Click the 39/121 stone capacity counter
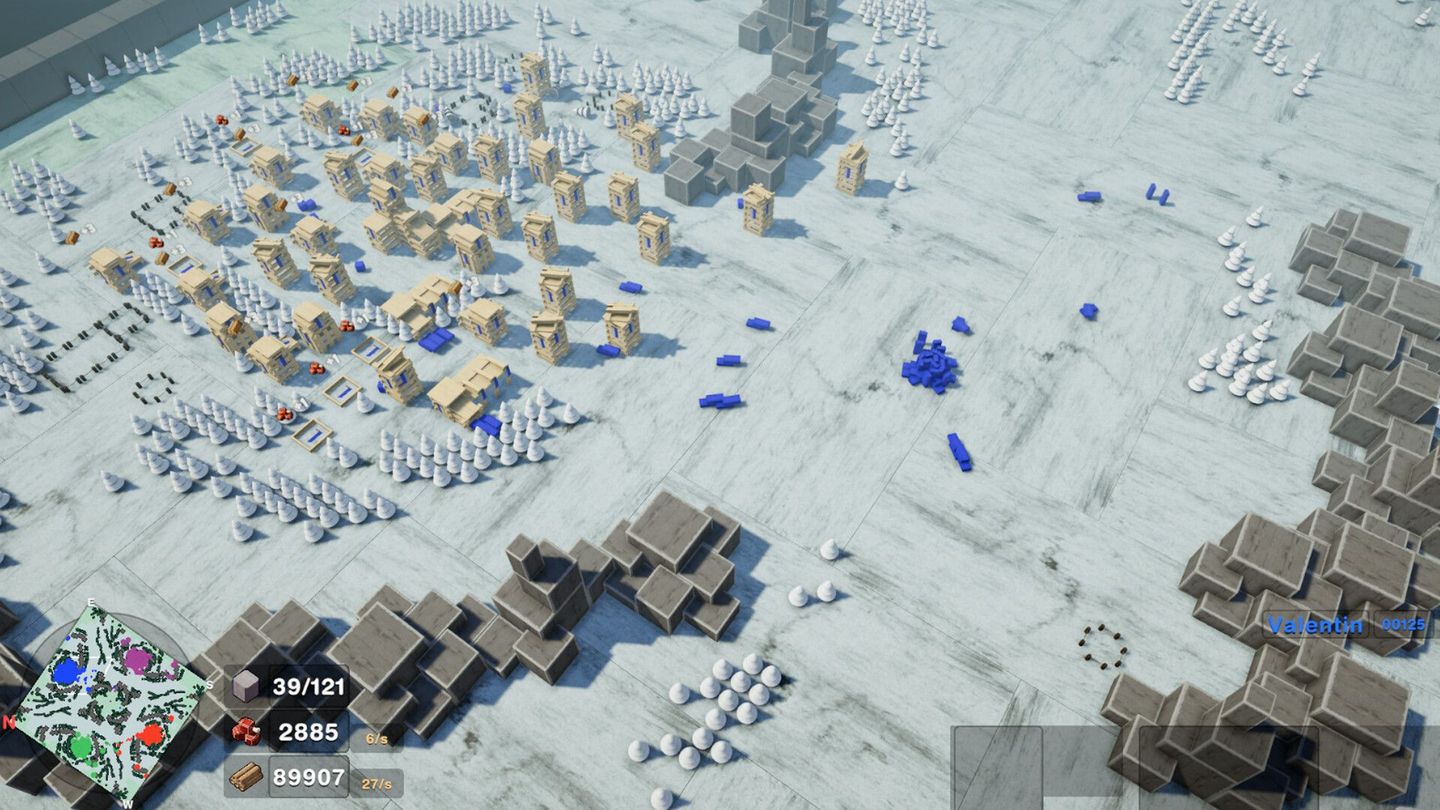 point(310,688)
